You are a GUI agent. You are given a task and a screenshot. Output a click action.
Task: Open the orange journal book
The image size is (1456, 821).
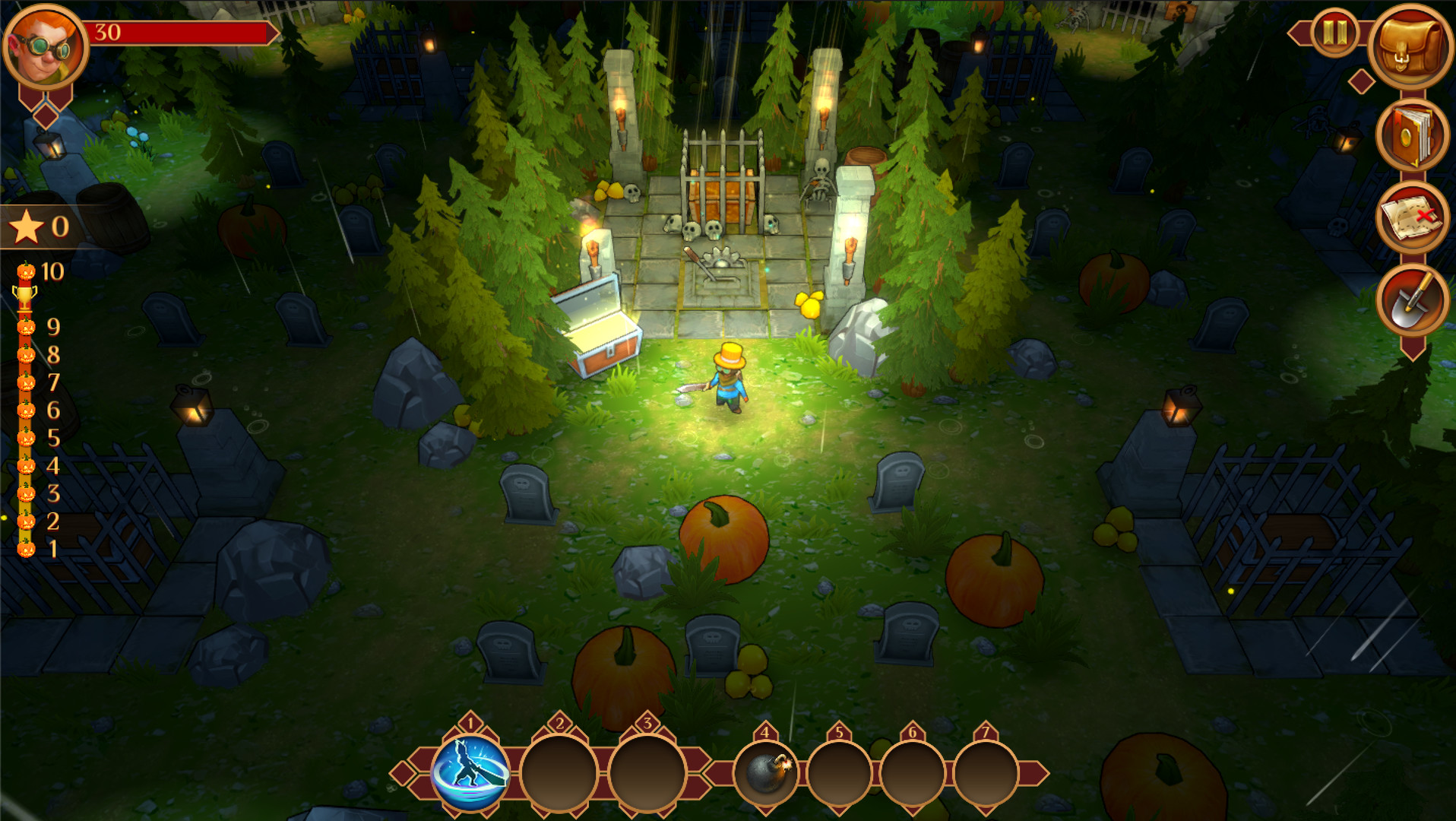tap(1411, 137)
